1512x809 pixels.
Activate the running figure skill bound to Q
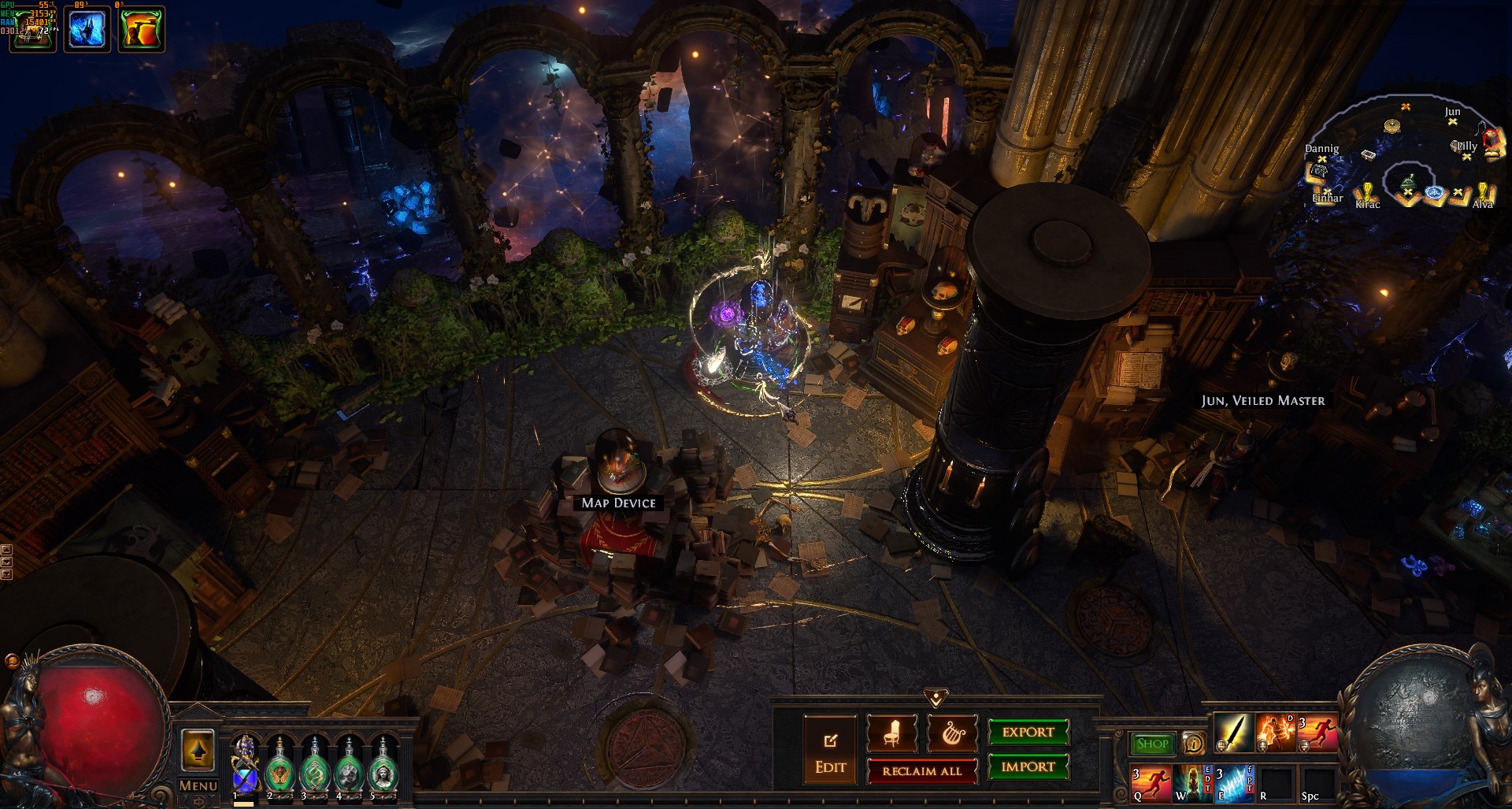coord(1151,783)
